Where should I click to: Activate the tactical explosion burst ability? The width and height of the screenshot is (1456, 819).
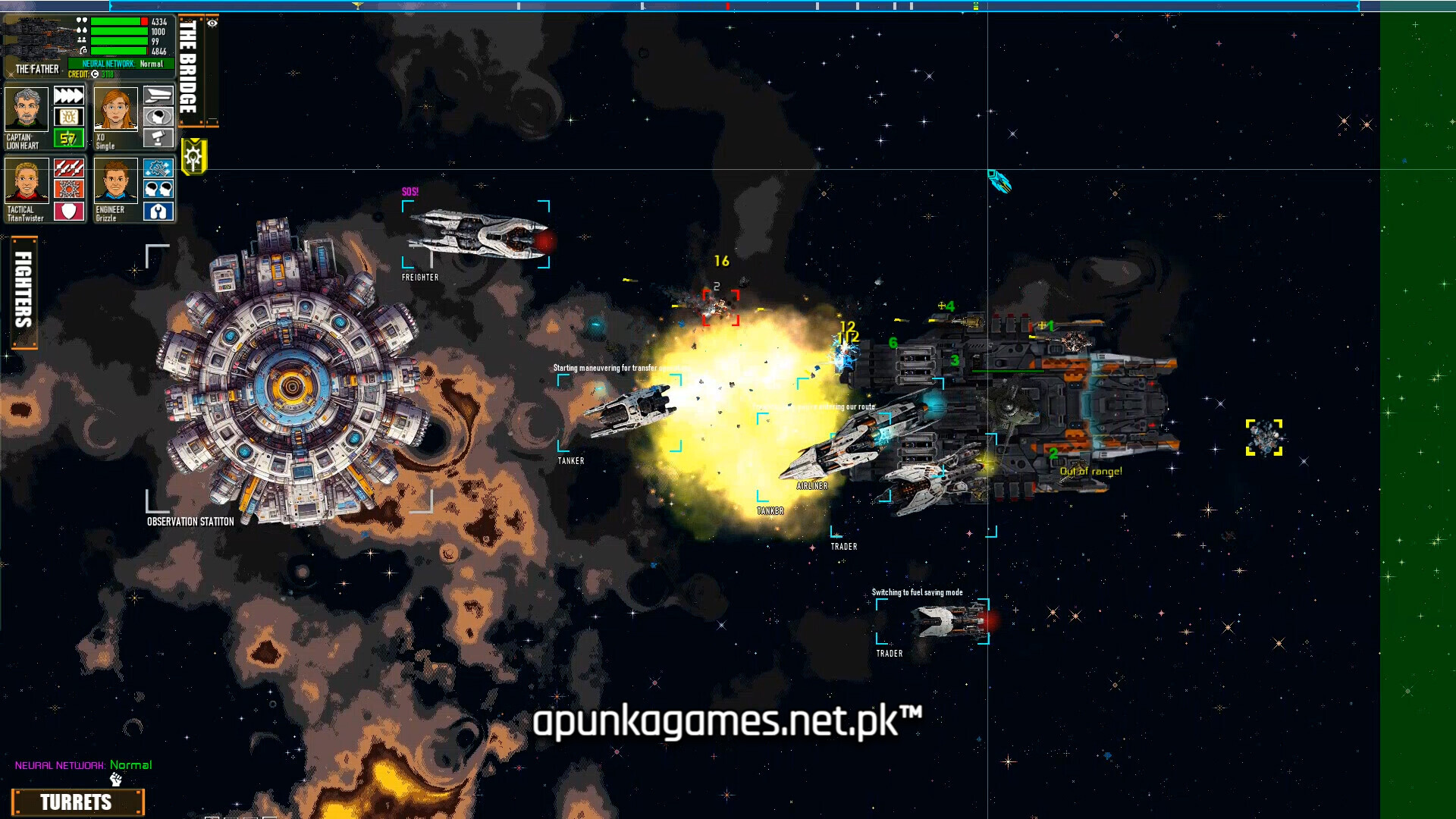tap(68, 189)
